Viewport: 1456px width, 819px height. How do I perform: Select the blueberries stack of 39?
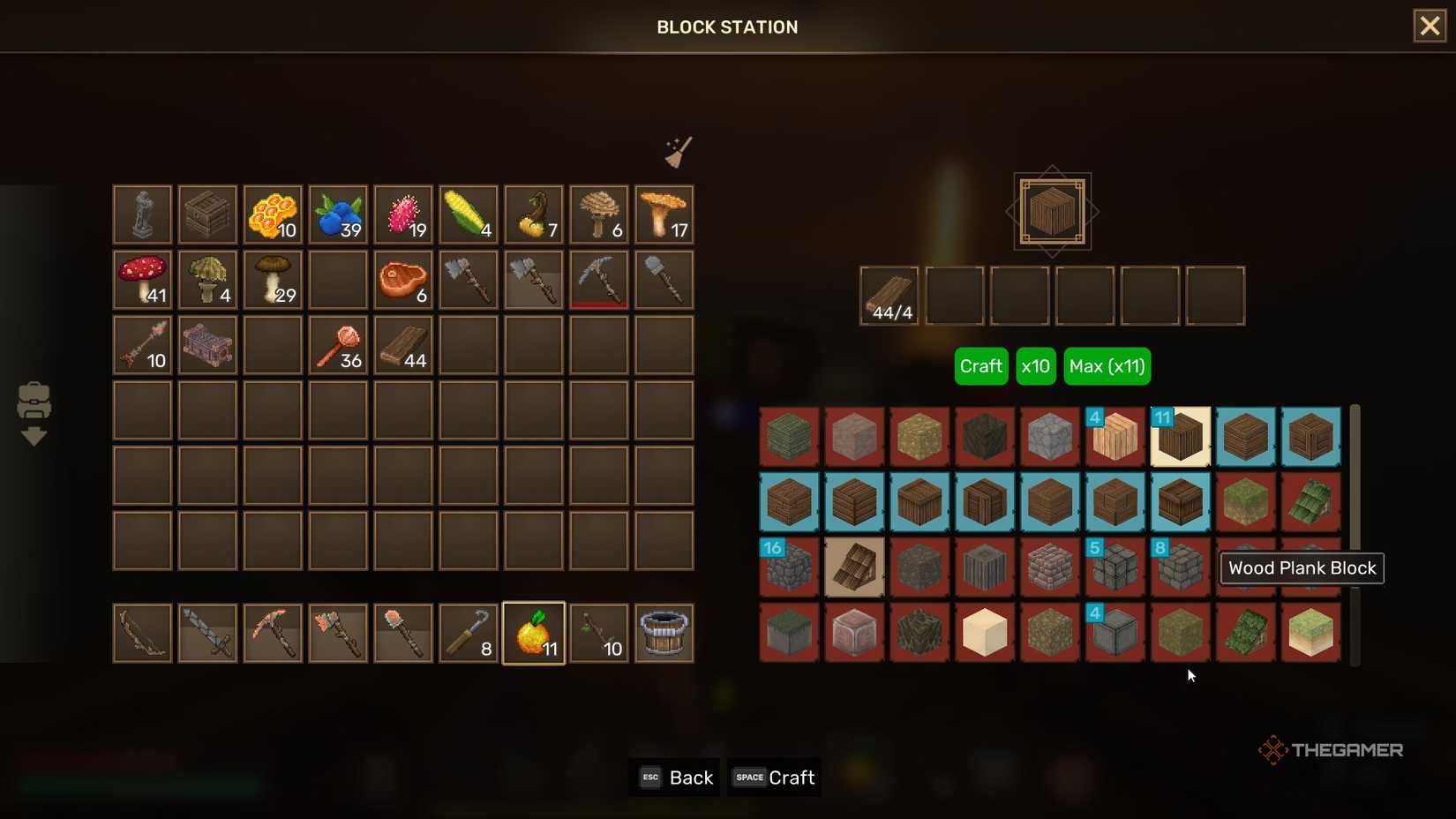(x=338, y=214)
